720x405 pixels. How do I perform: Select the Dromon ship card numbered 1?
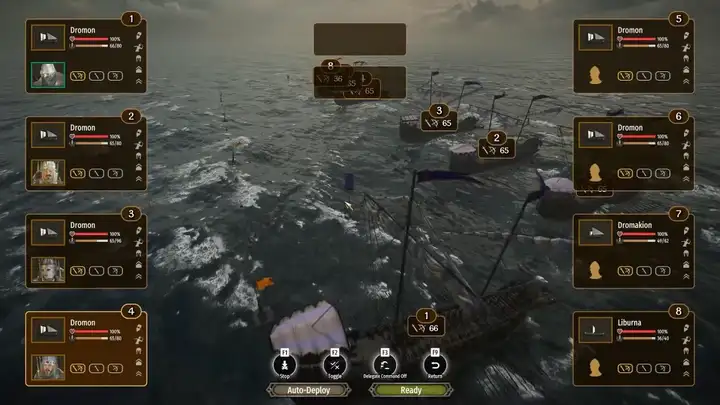85,56
